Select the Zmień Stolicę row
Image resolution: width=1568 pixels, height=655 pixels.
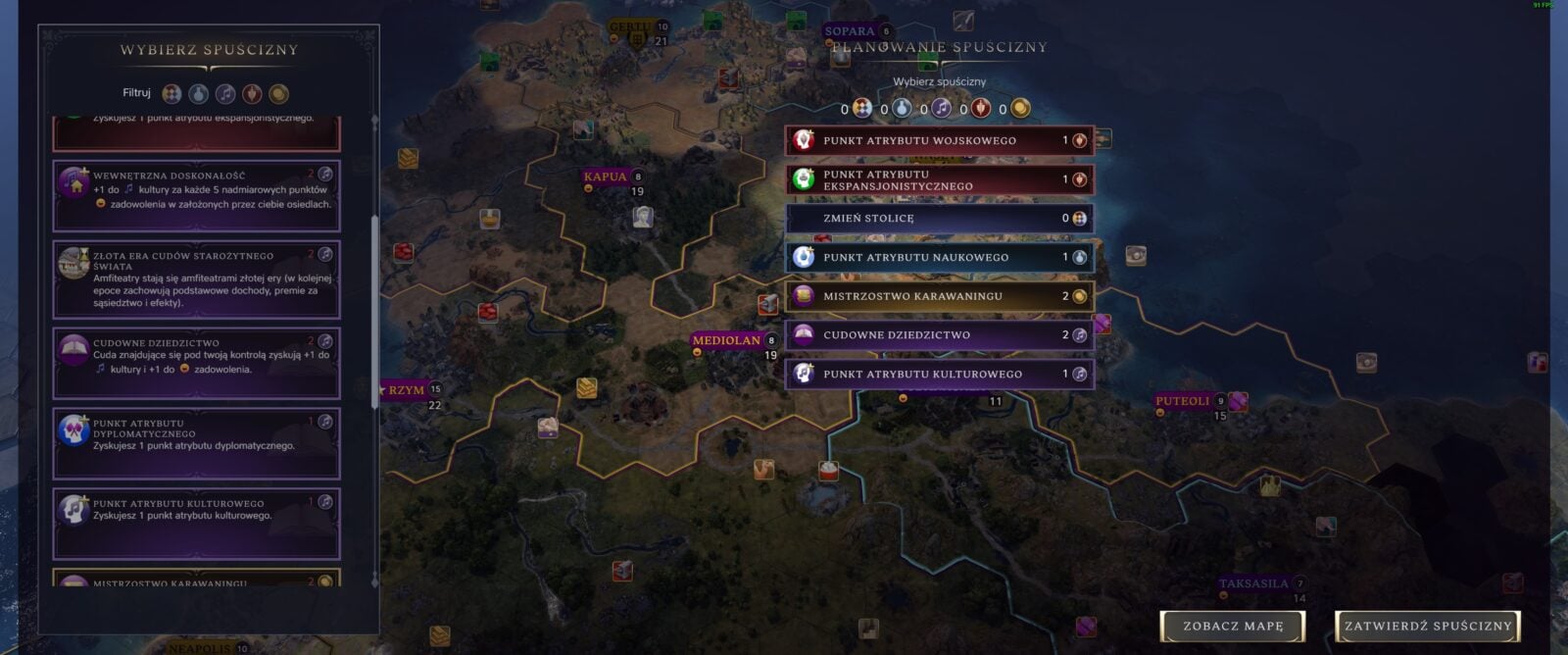[x=939, y=219]
